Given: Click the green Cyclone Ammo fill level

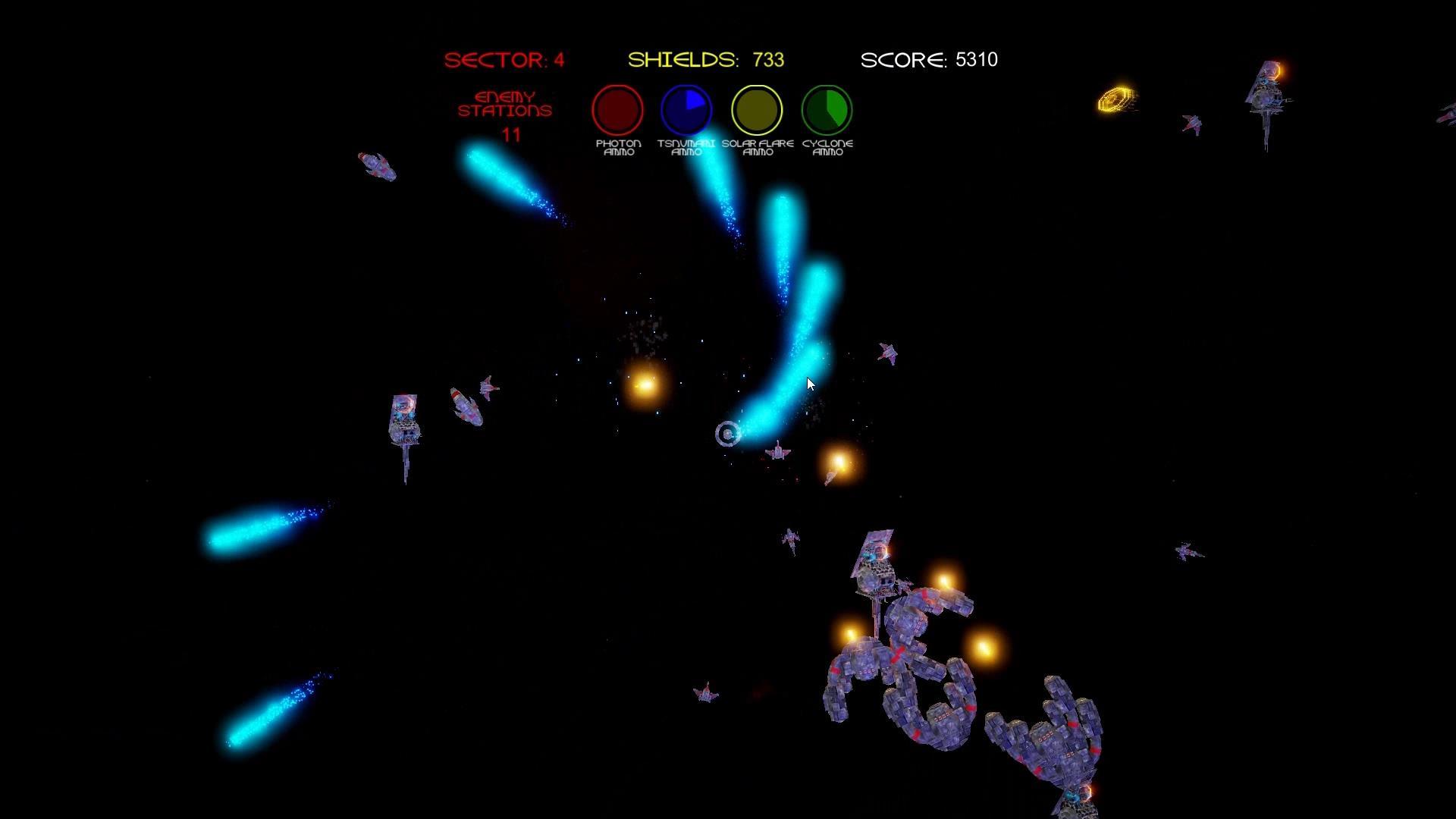Looking at the screenshot, I should (x=834, y=106).
